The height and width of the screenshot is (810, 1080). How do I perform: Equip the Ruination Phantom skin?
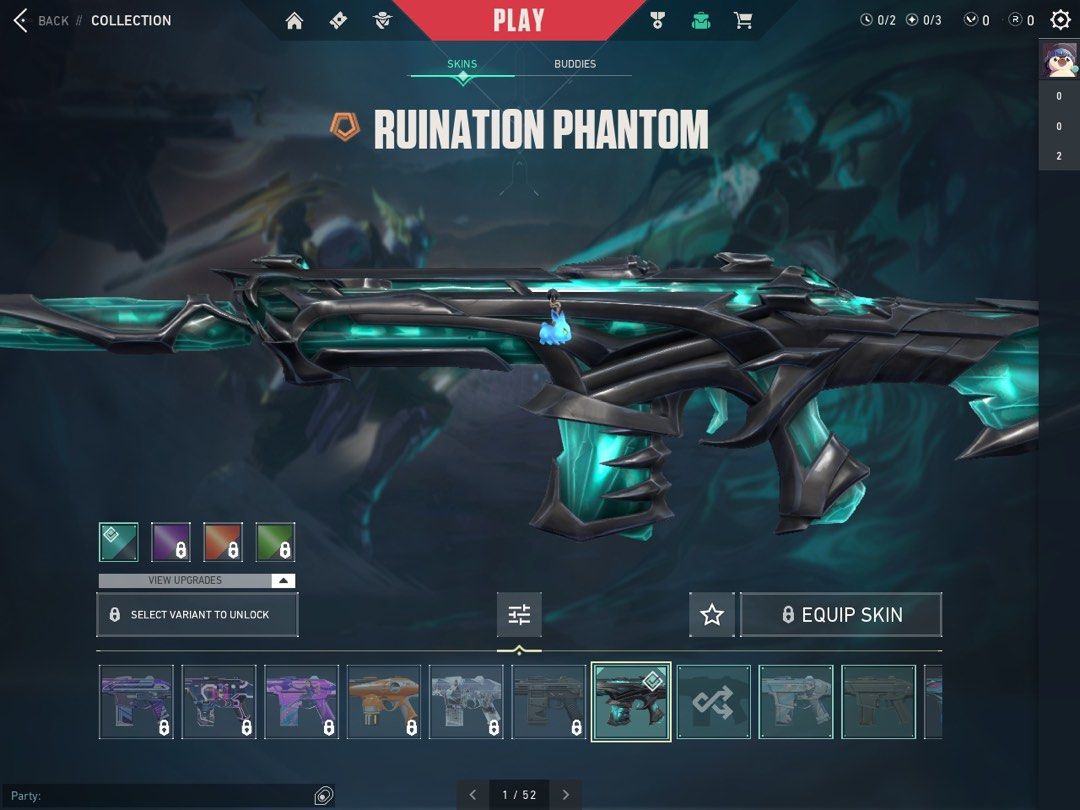tap(841, 615)
